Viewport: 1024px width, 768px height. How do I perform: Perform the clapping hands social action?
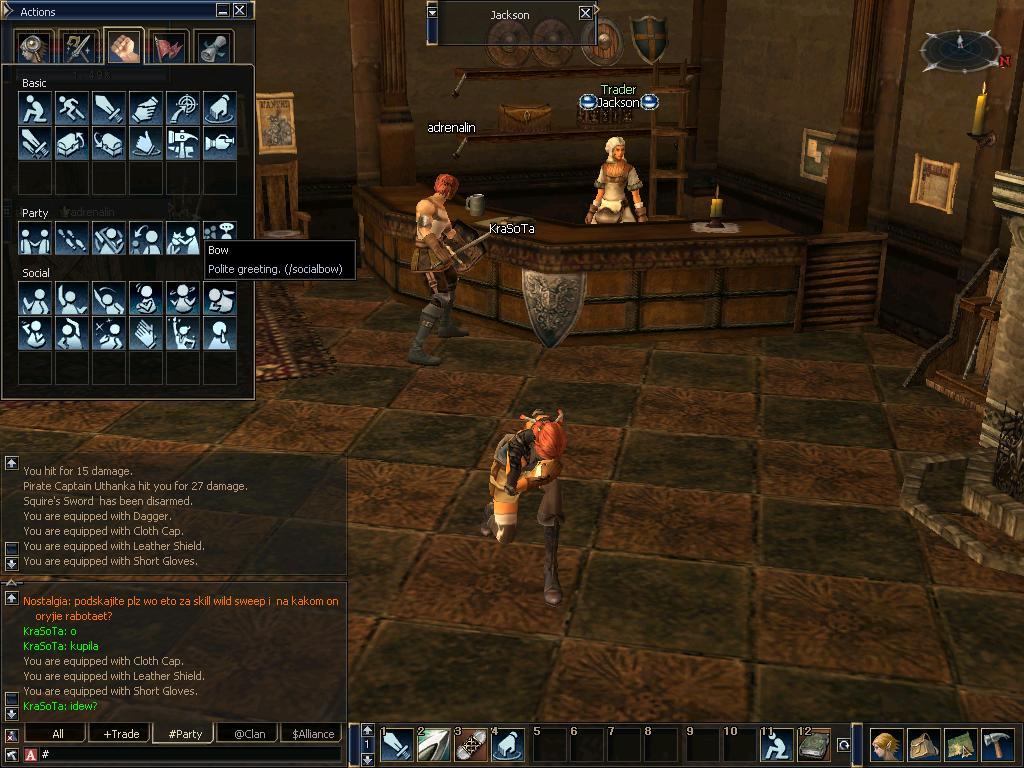click(146, 332)
